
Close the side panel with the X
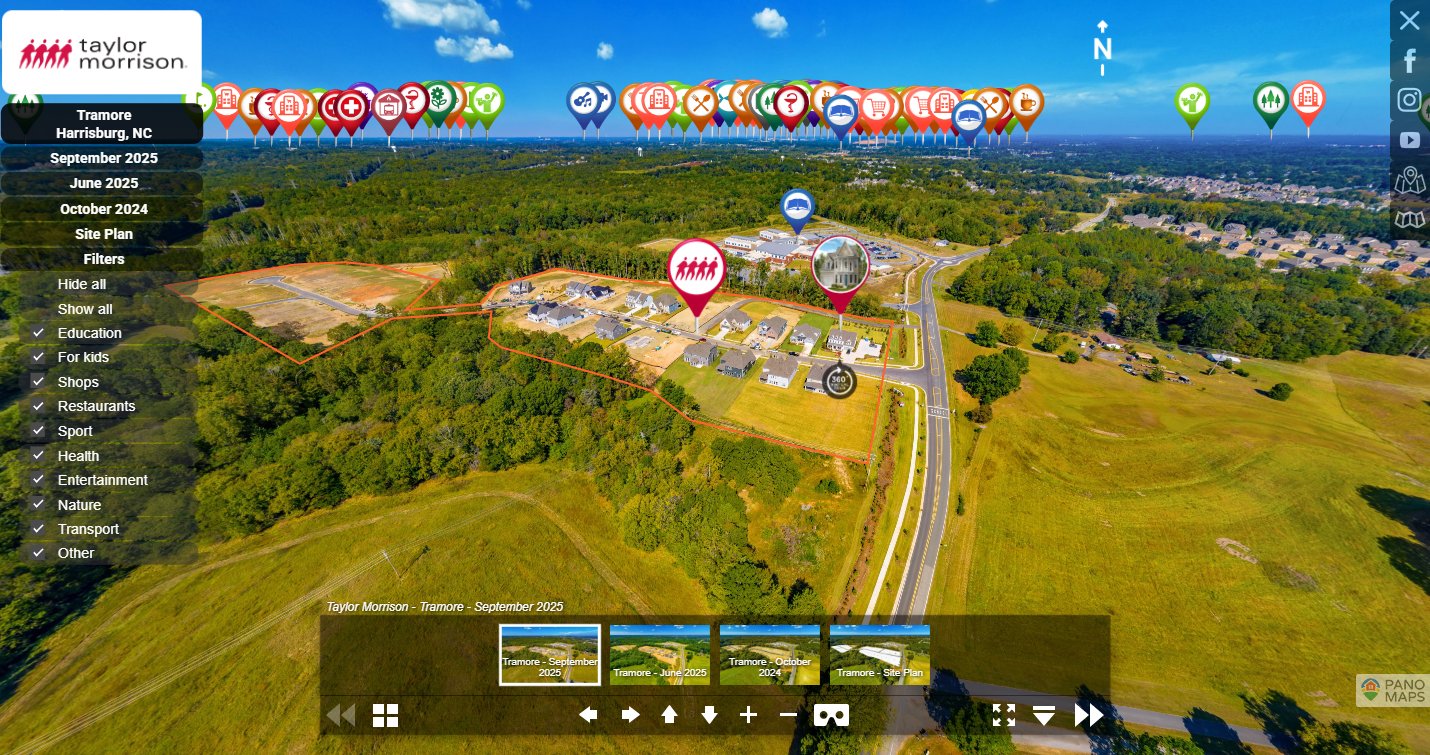point(1410,20)
